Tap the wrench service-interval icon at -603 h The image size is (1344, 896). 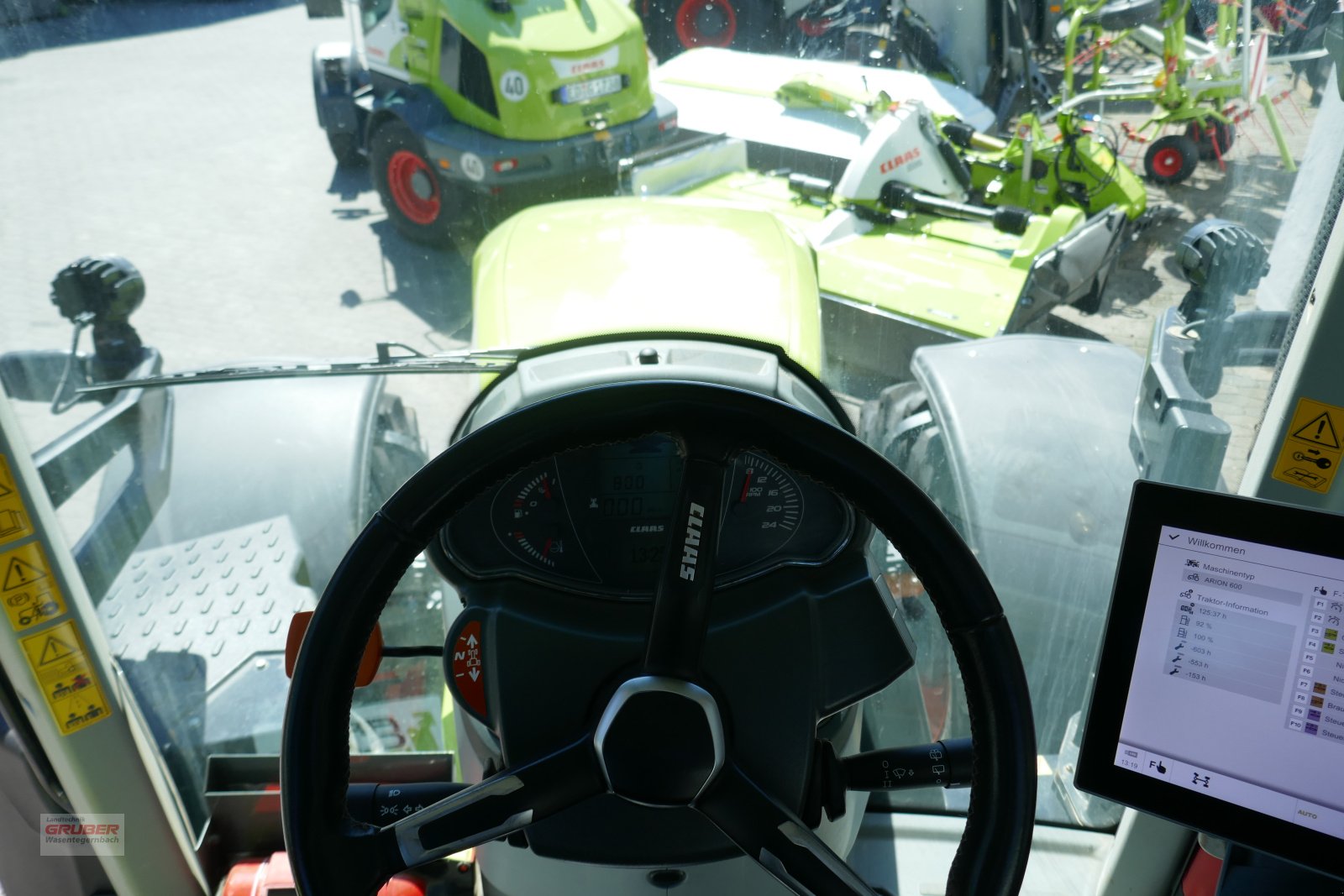(x=1179, y=648)
